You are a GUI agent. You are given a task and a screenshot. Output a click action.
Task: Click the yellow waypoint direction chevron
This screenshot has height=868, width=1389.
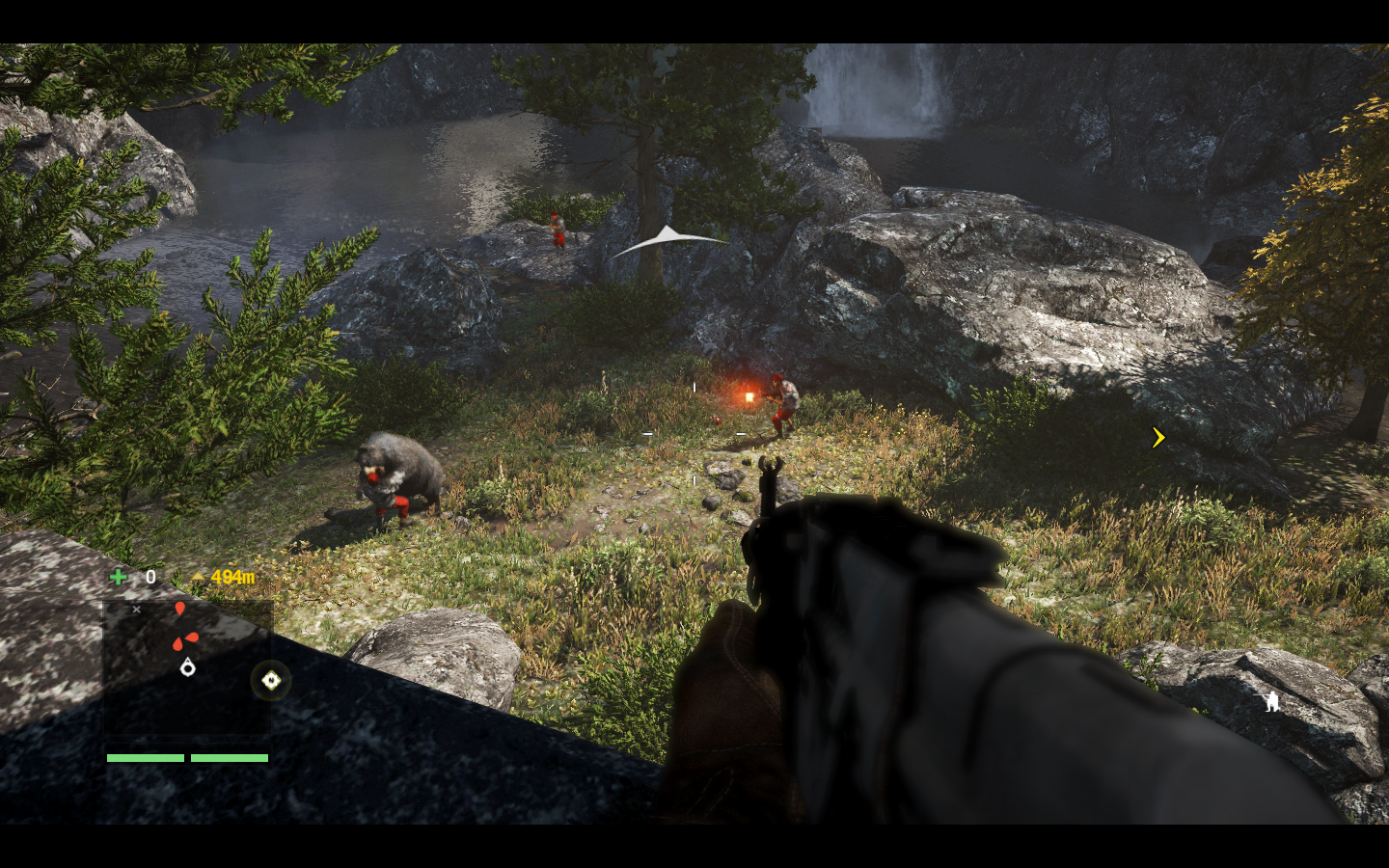(x=1158, y=438)
